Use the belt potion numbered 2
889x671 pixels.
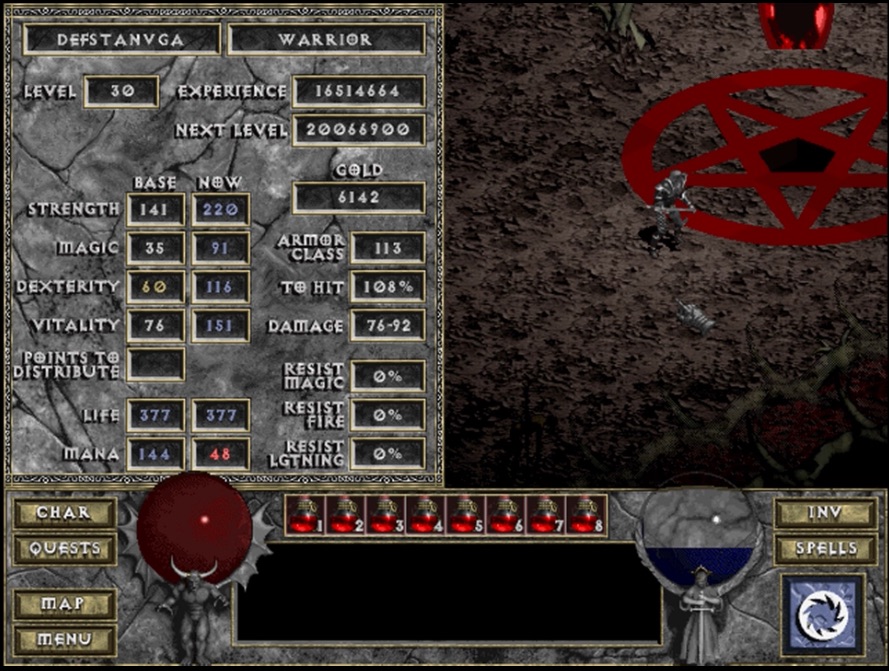pyautogui.click(x=343, y=514)
